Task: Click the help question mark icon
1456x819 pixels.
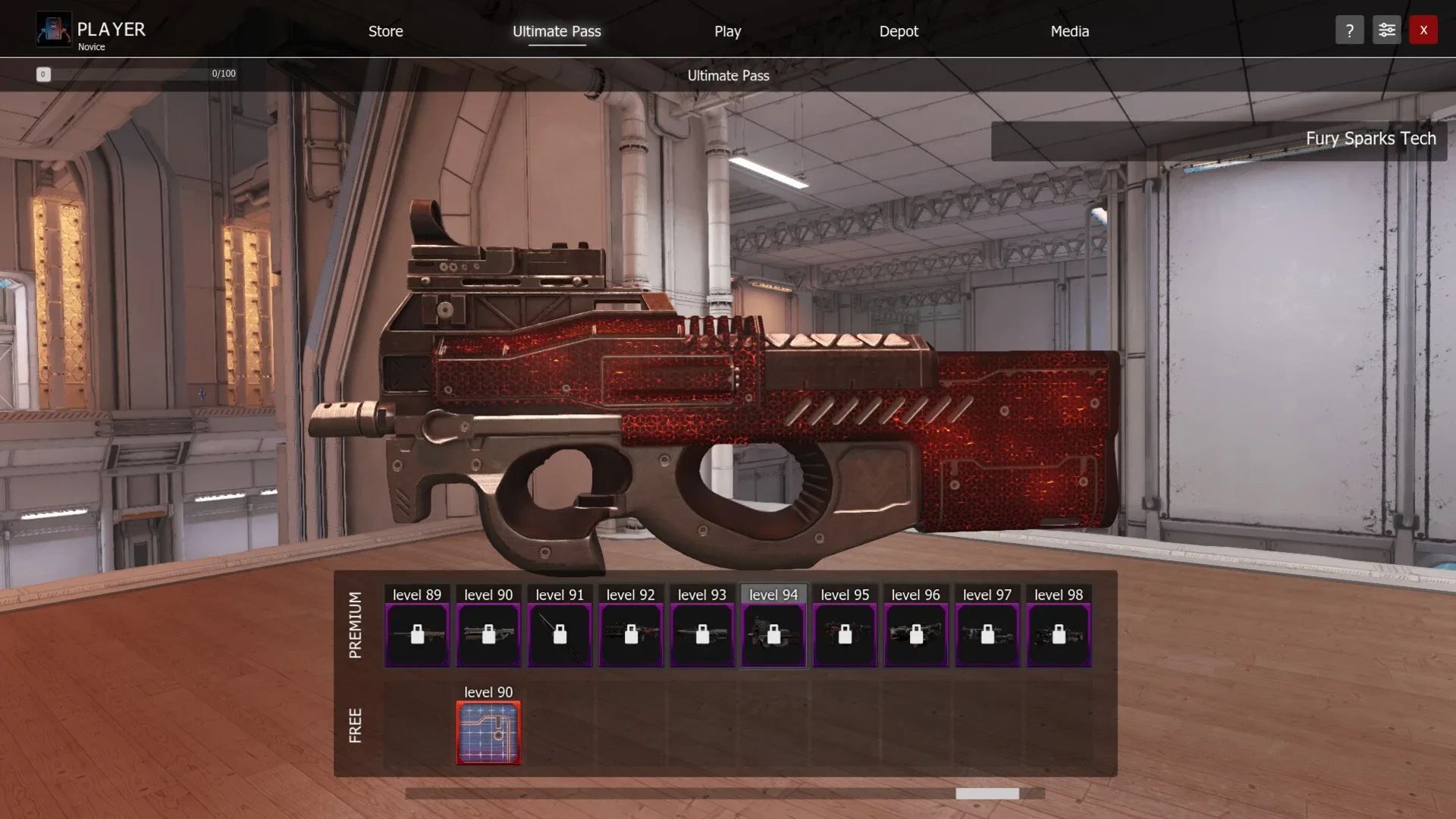Action: [x=1349, y=30]
